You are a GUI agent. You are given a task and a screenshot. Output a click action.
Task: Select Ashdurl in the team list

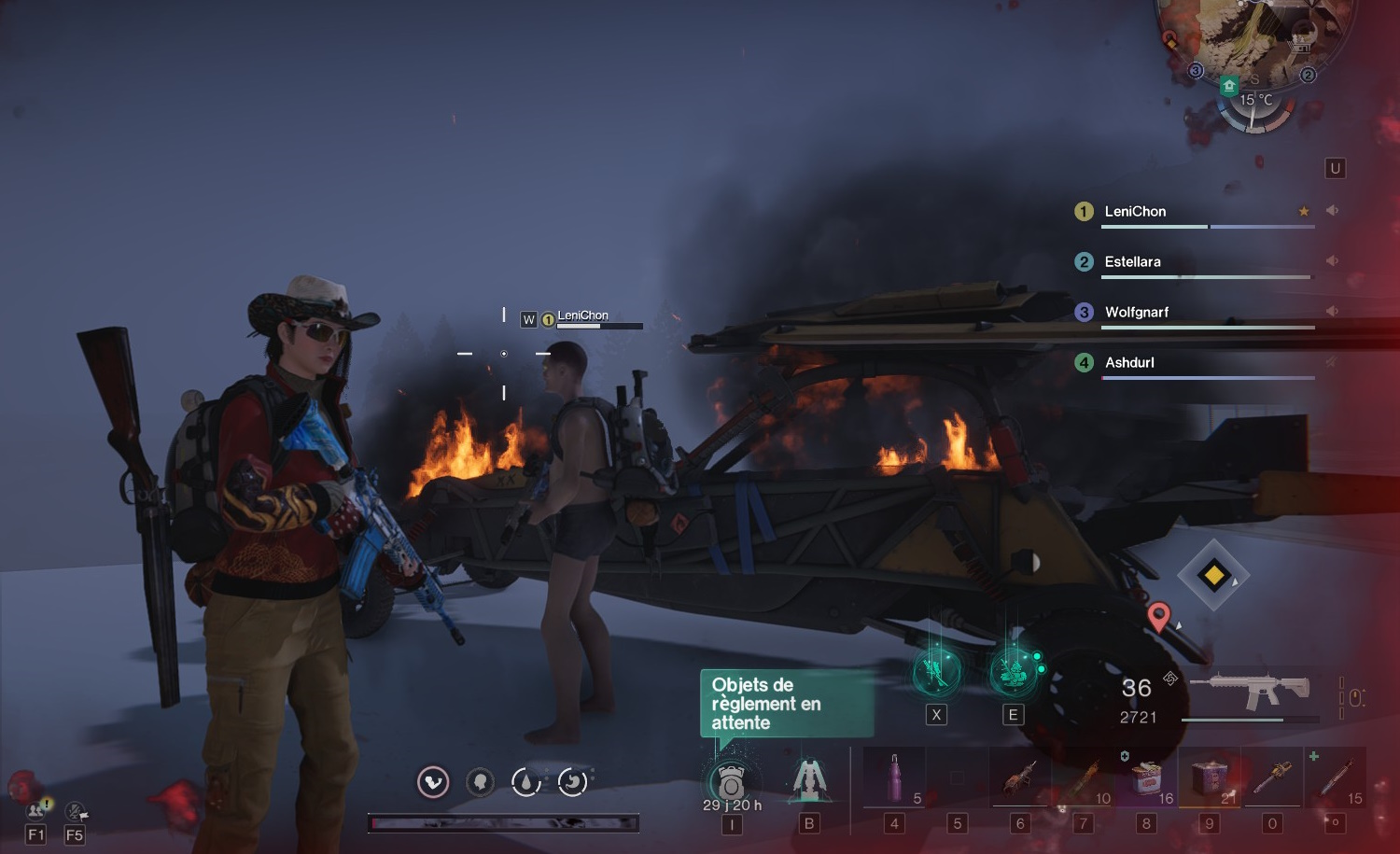[x=1129, y=363]
